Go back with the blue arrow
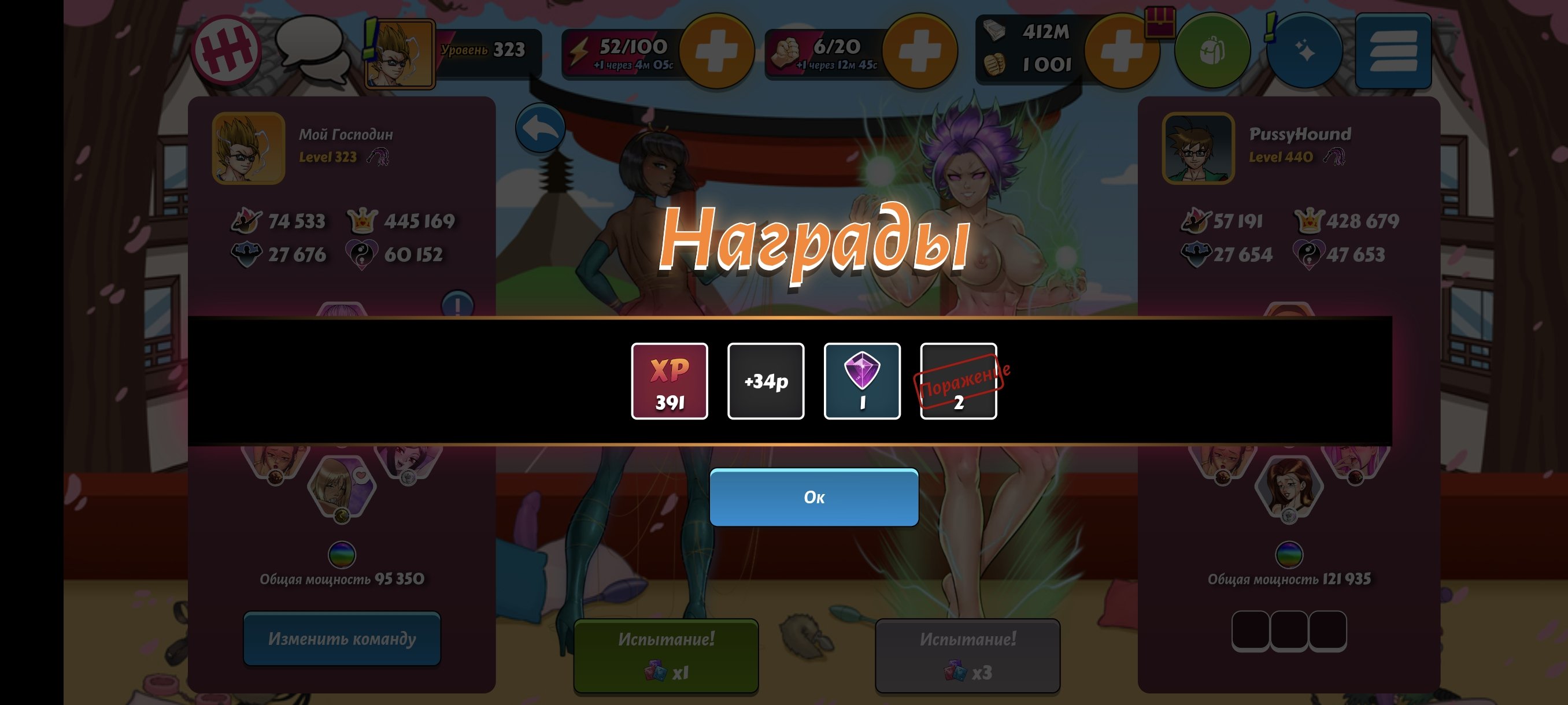The height and width of the screenshot is (705, 1568). pos(540,128)
